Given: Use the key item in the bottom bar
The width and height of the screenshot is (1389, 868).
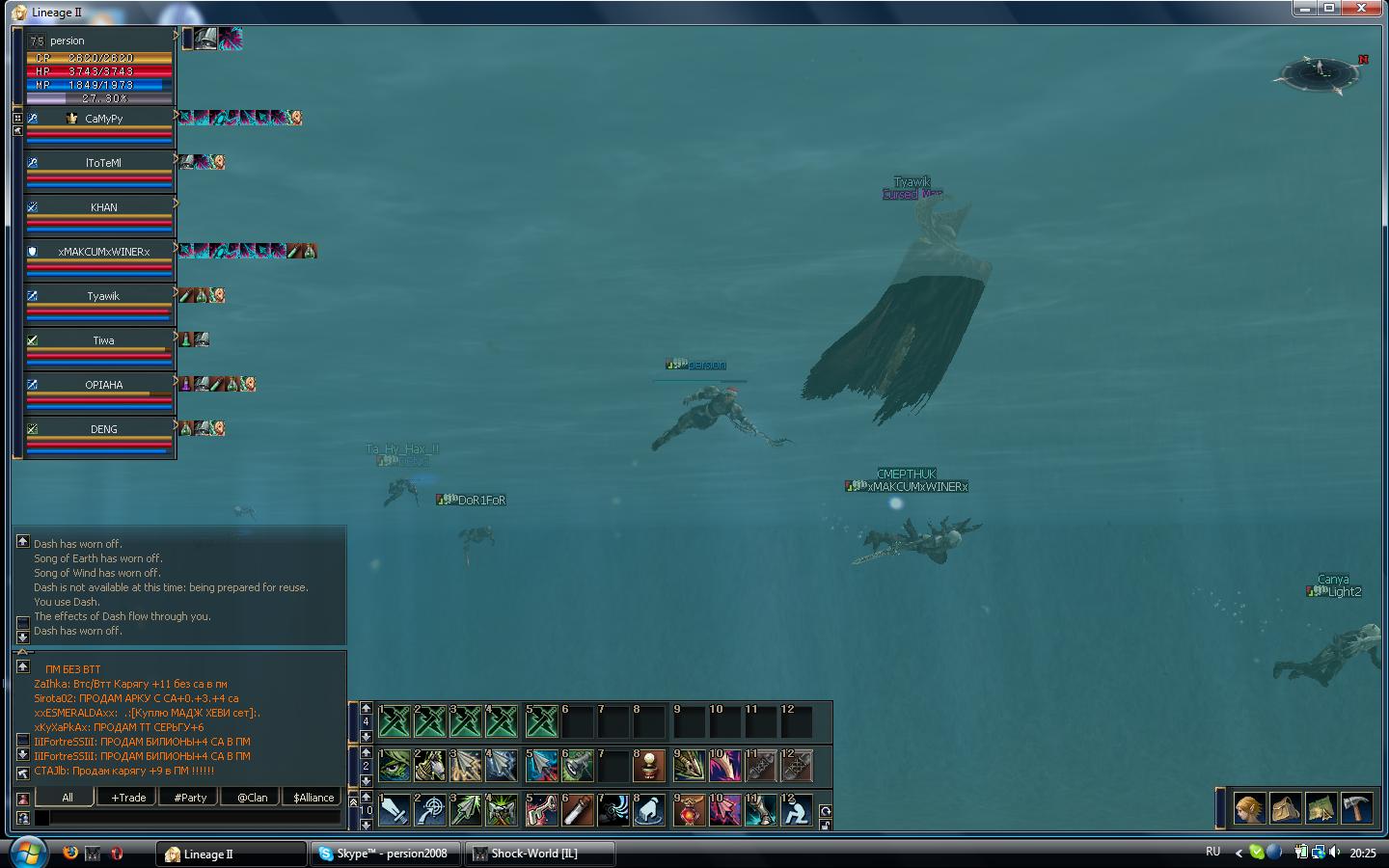Looking at the screenshot, I should click(541, 811).
